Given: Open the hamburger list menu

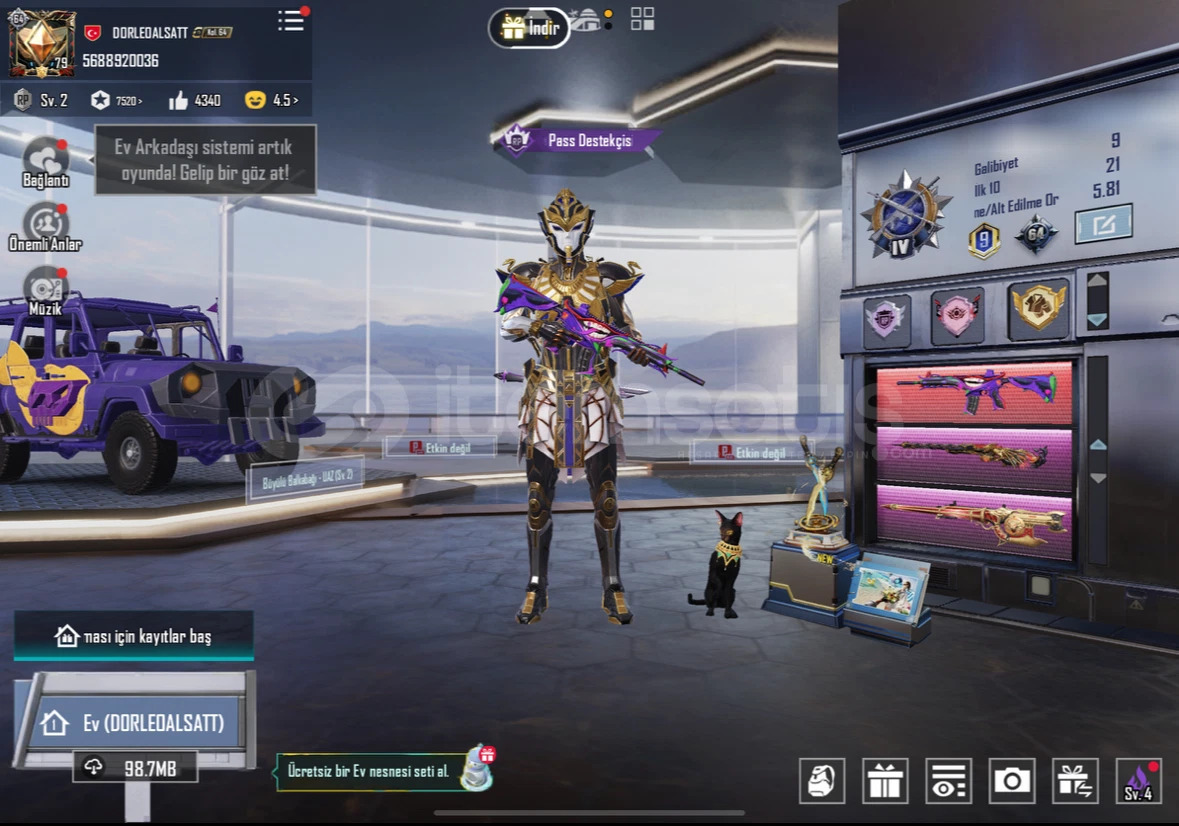Looking at the screenshot, I should pyautogui.click(x=291, y=21).
